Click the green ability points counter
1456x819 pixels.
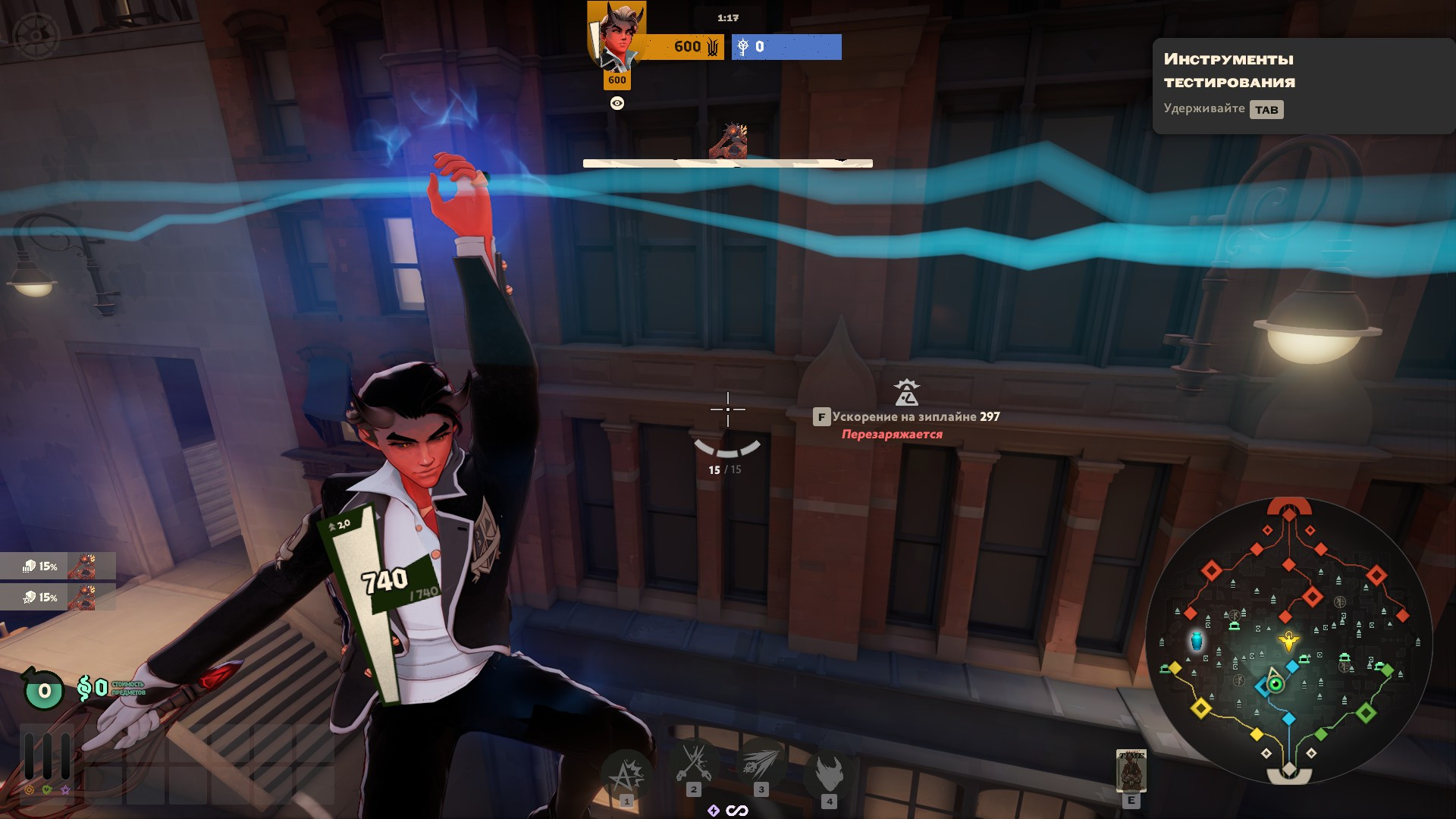click(x=44, y=690)
